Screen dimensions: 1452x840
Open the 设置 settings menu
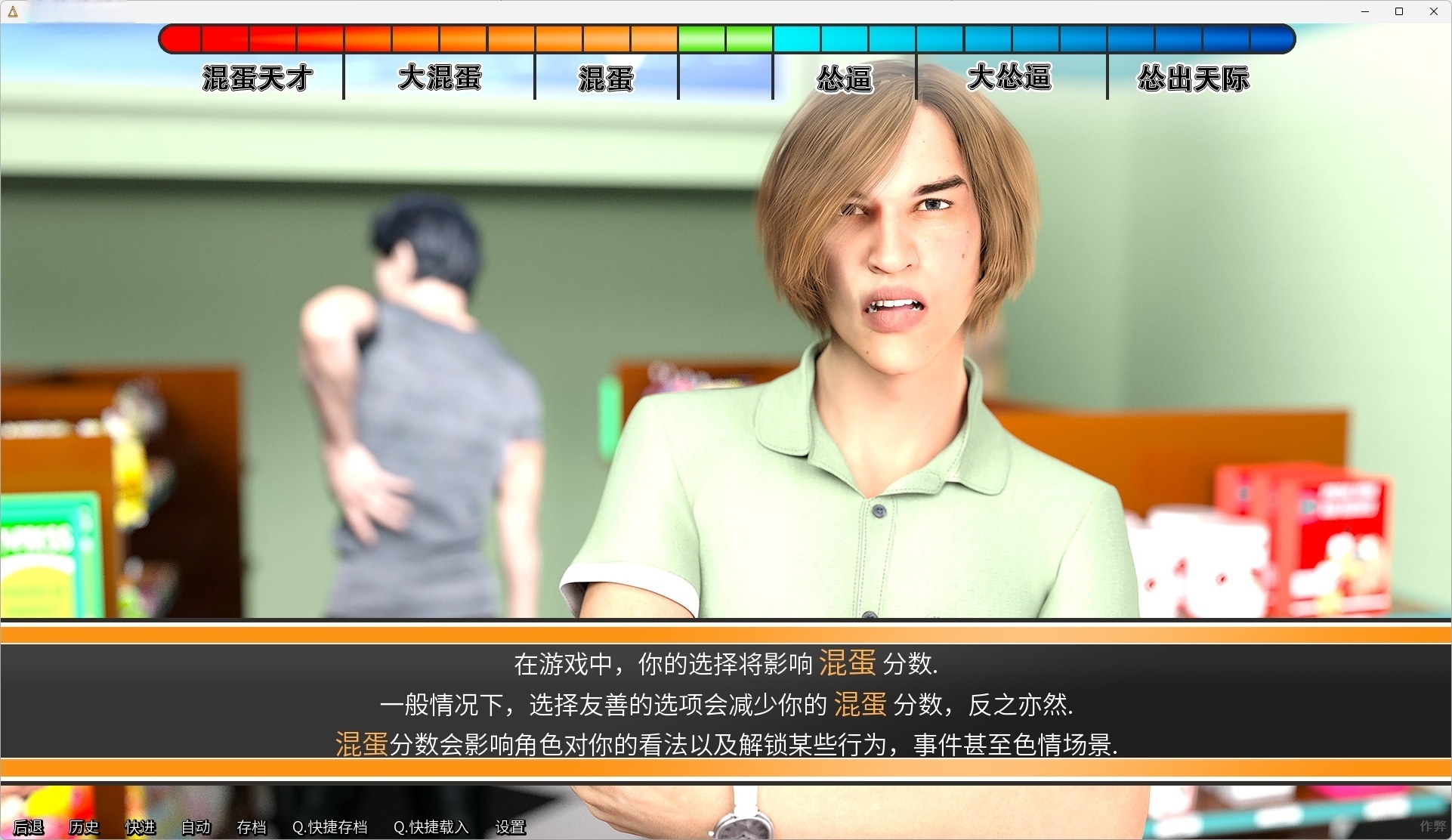click(x=510, y=827)
